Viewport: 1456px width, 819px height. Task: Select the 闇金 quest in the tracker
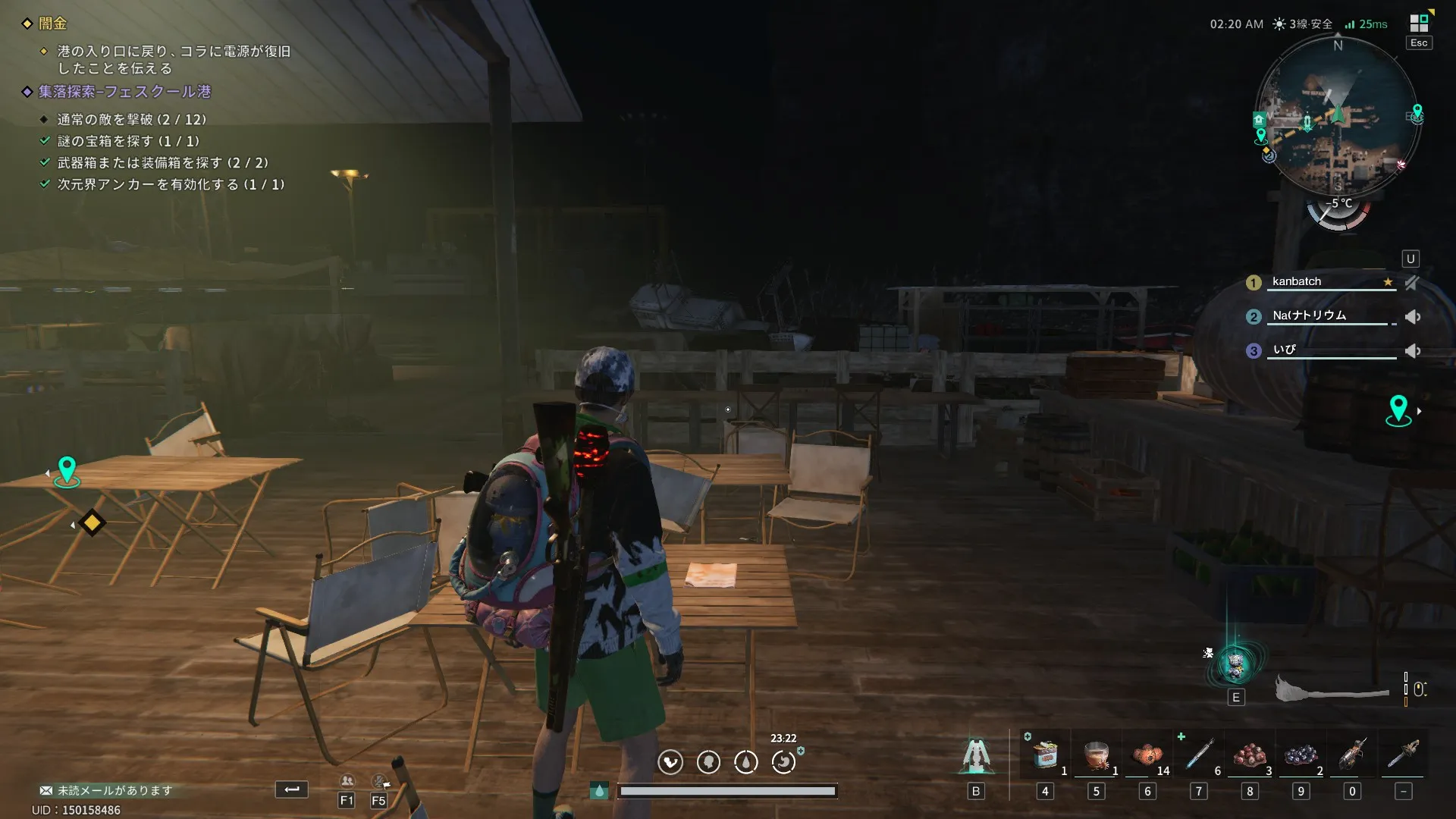[x=52, y=24]
